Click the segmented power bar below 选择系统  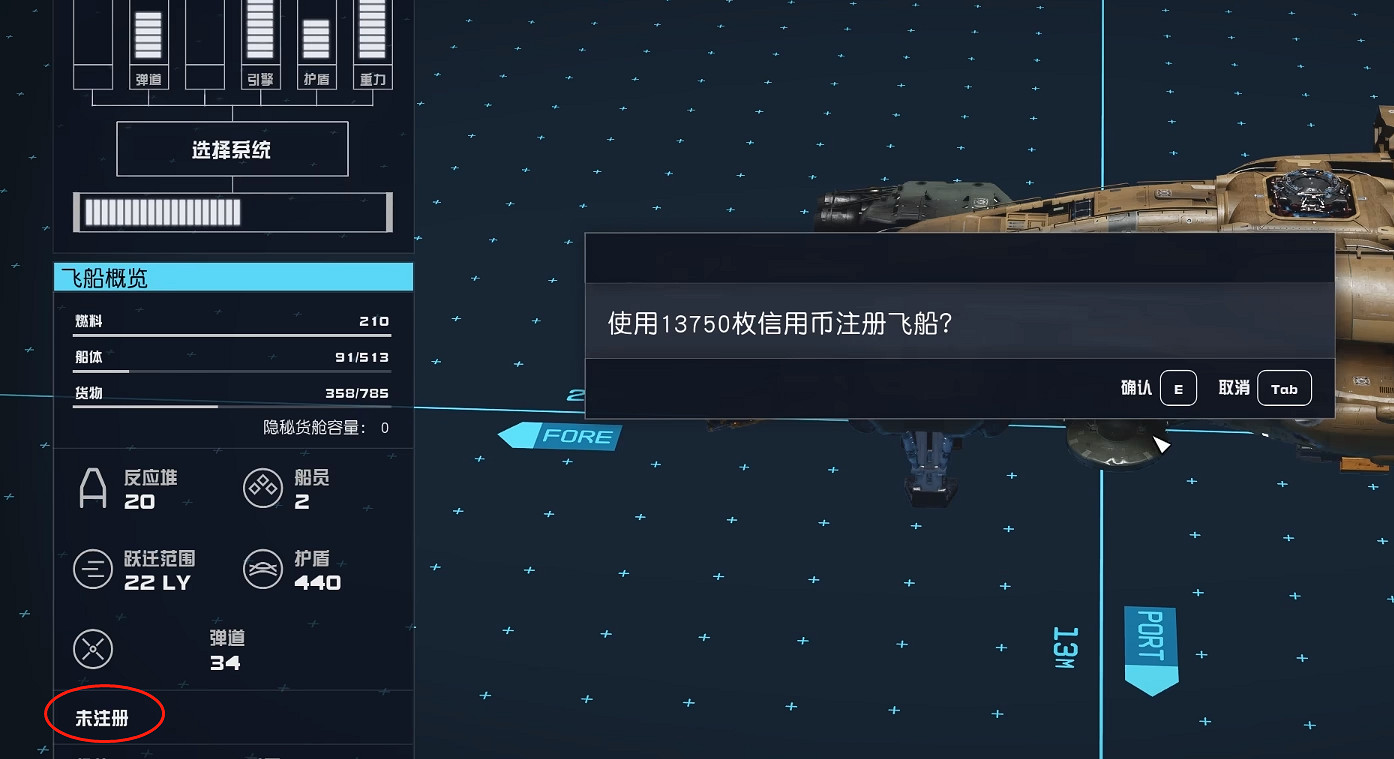pos(232,212)
